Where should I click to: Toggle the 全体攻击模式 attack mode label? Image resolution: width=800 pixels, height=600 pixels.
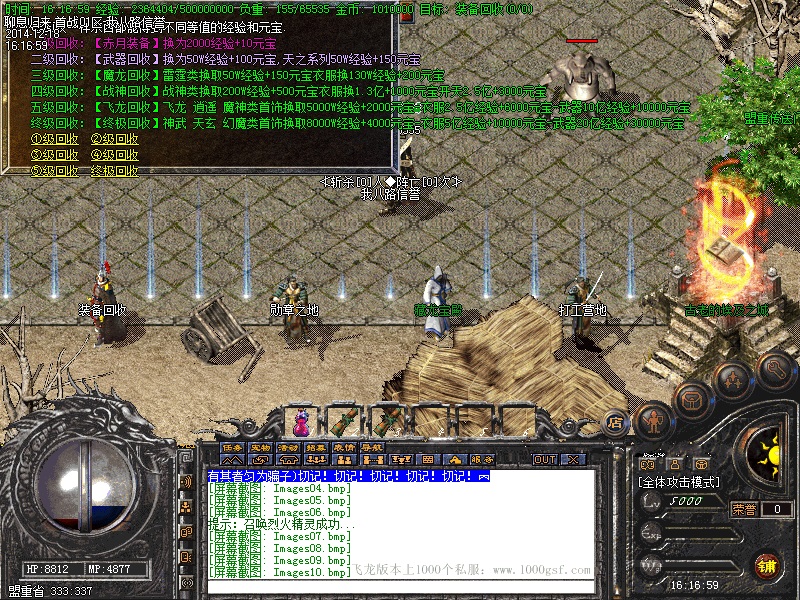coord(680,481)
